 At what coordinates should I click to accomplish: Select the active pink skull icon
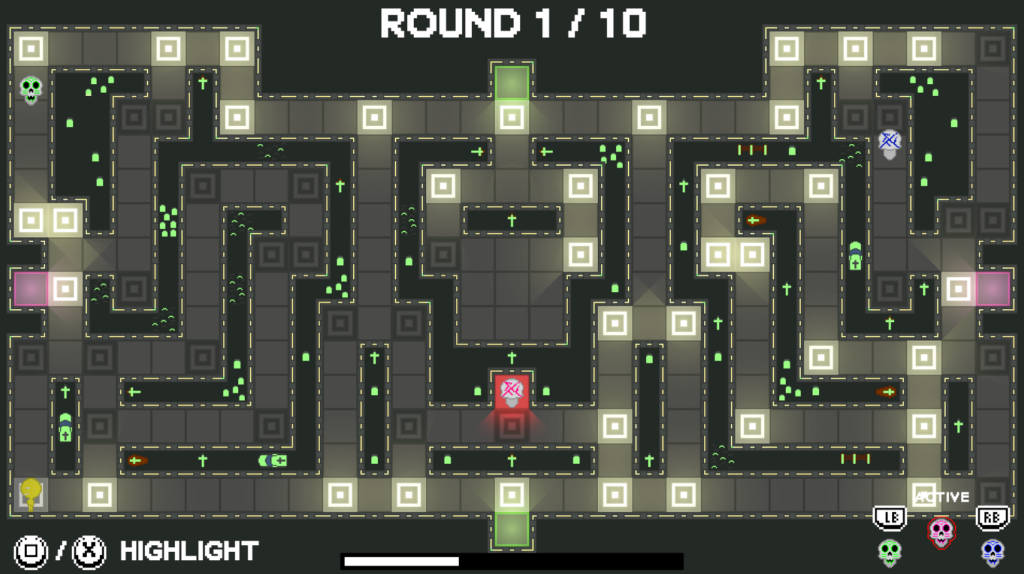coord(940,531)
